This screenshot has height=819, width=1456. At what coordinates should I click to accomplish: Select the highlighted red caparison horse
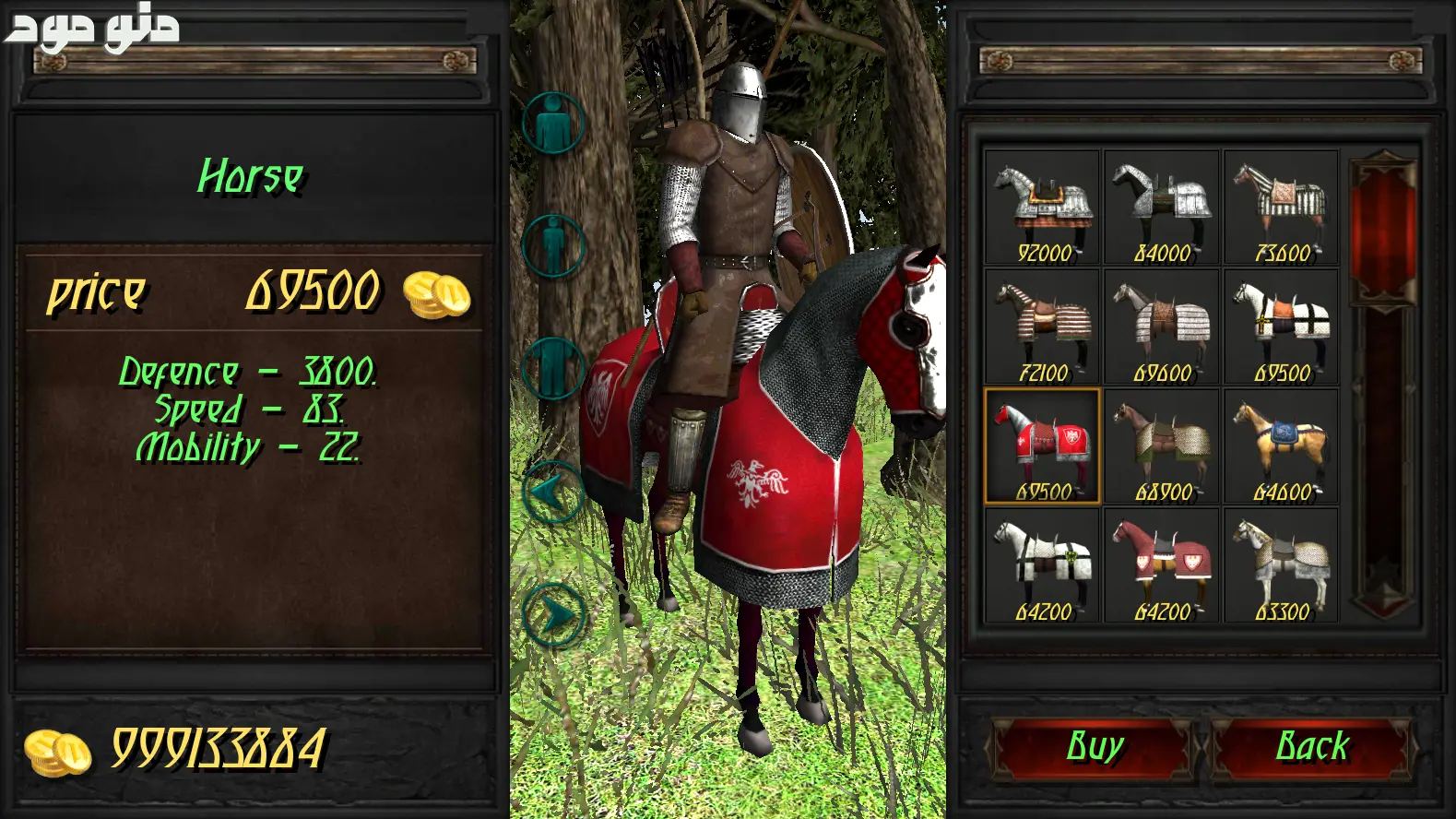tap(1042, 446)
